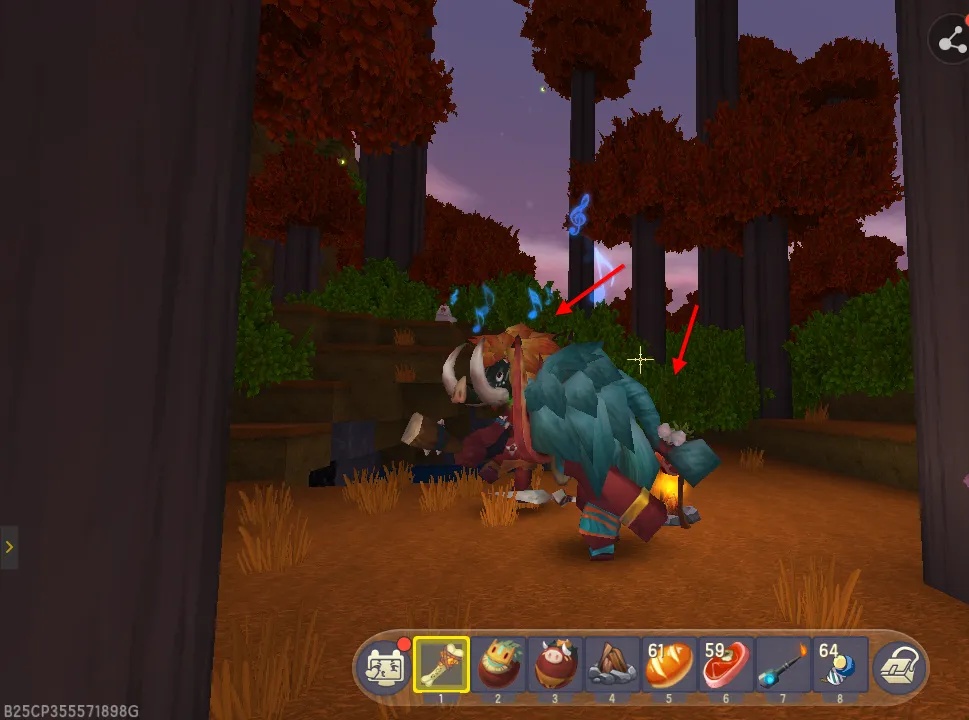Open the backpack inventory button
The image size is (969, 720).
click(898, 665)
